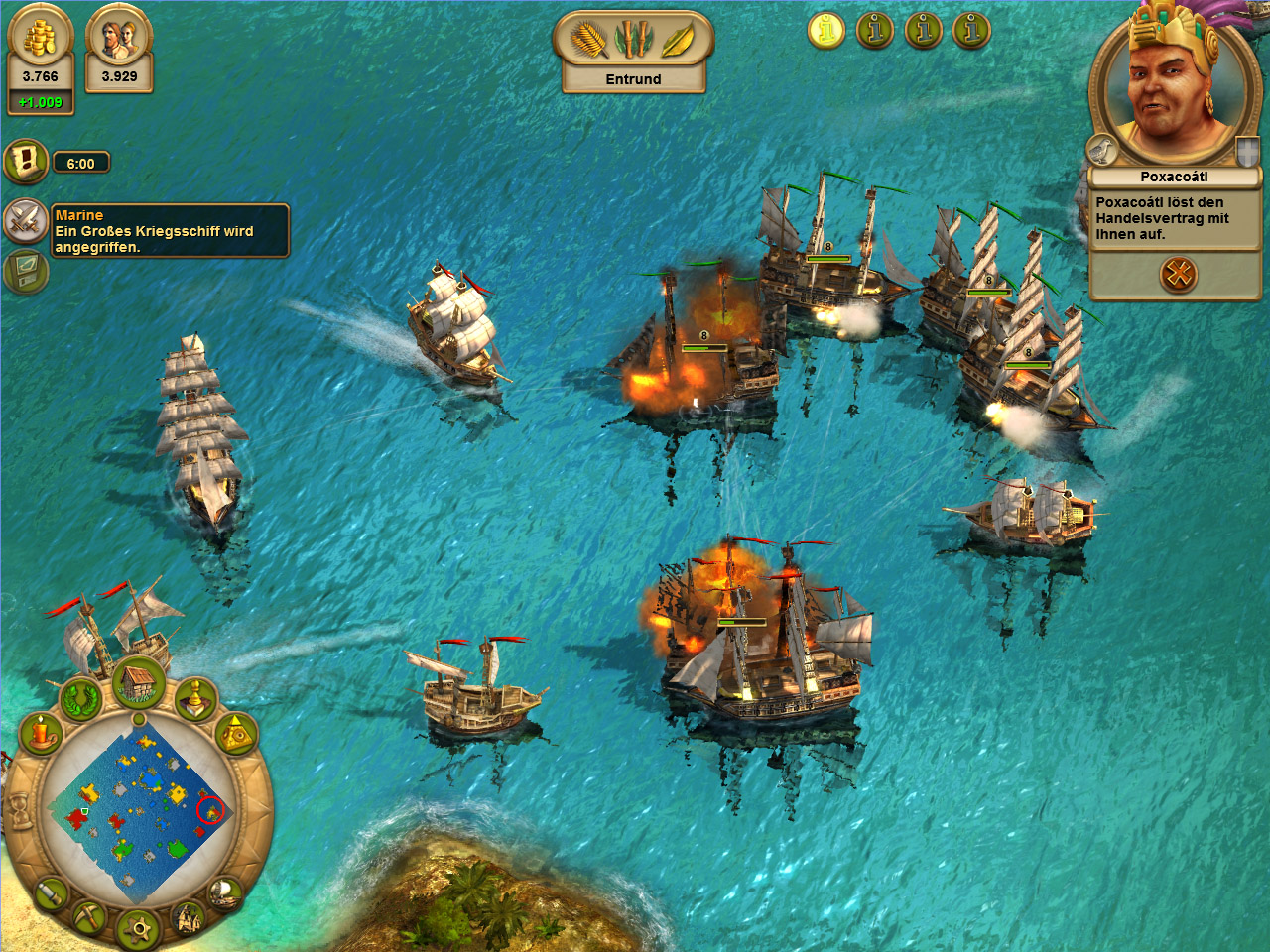The width and height of the screenshot is (1270, 952).
Task: Click the crossed swords Marine alert icon
Action: coord(26,220)
